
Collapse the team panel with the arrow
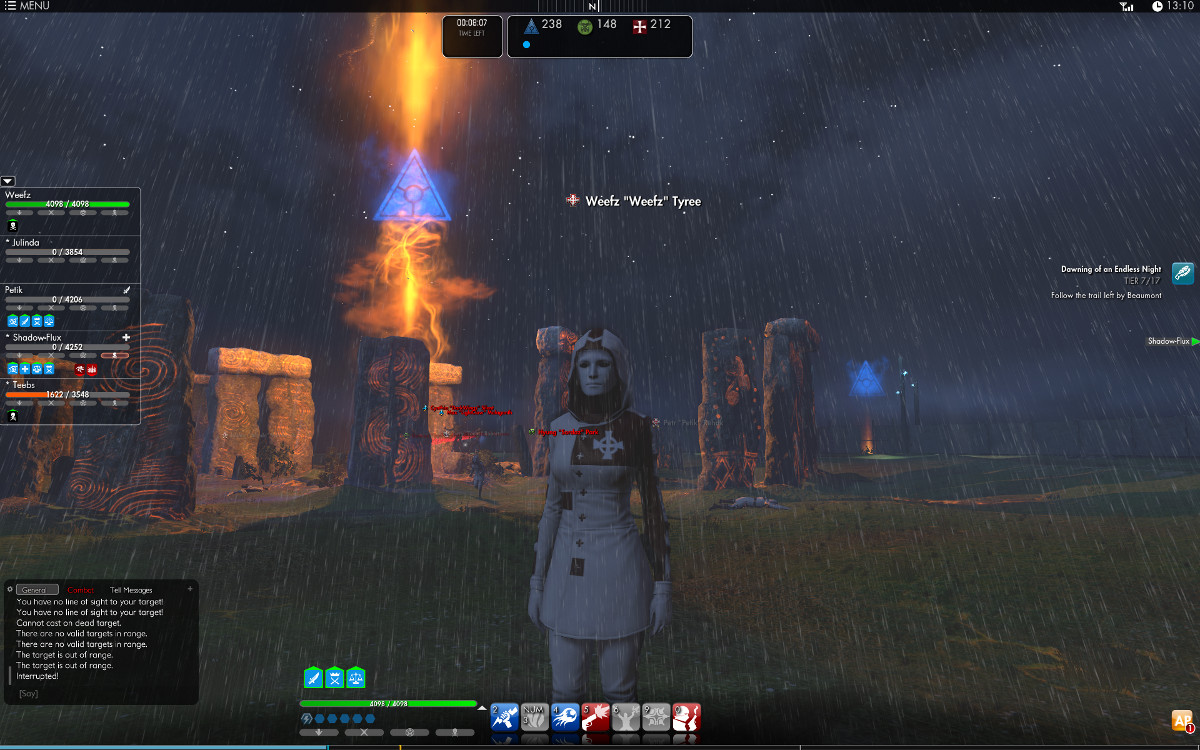pyautogui.click(x=8, y=181)
